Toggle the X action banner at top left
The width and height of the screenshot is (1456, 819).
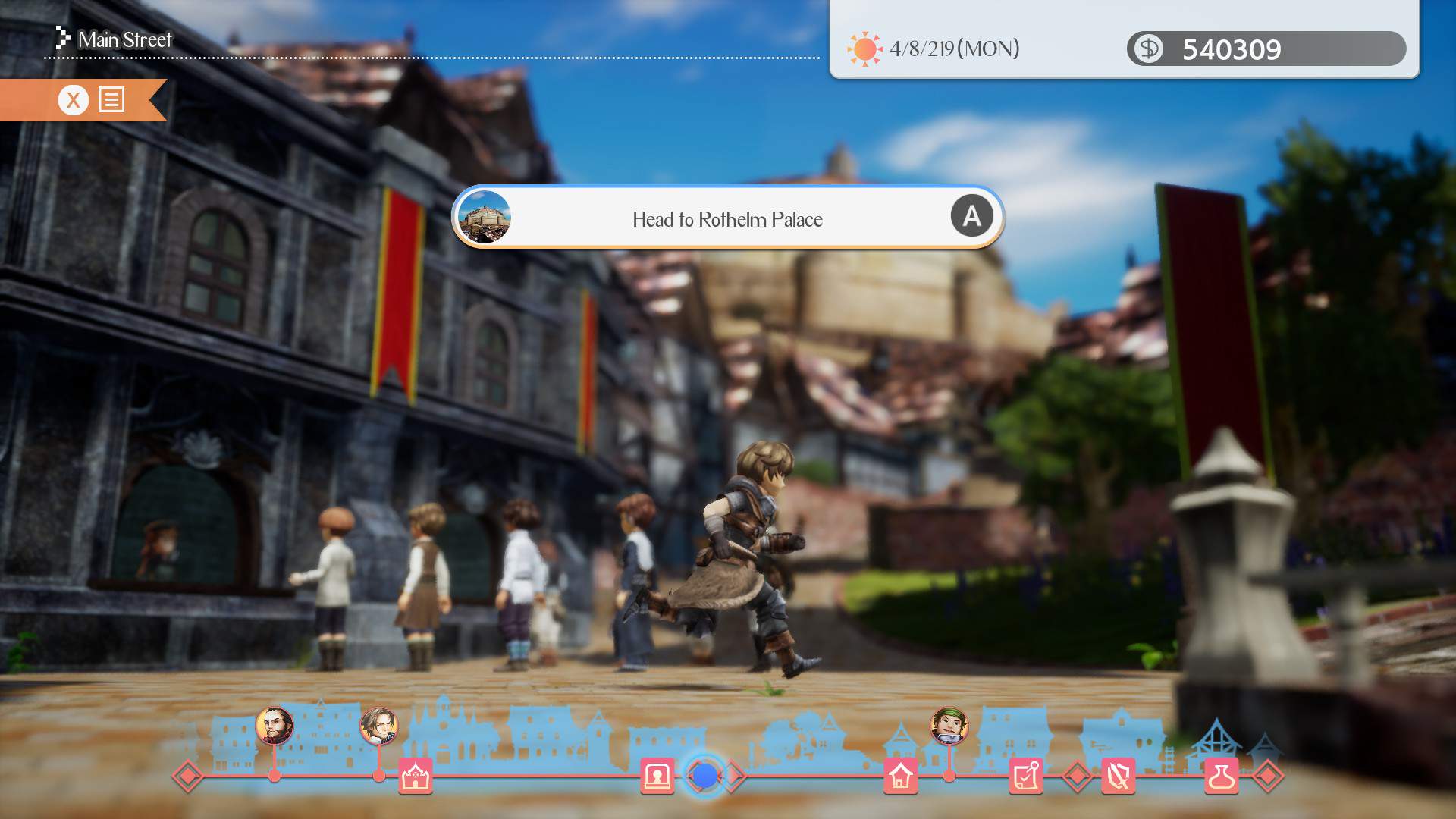click(73, 99)
